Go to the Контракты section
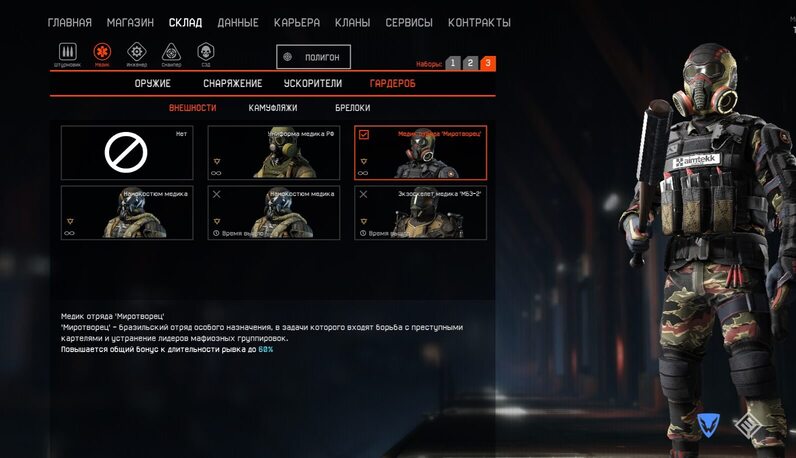The width and height of the screenshot is (796, 458). (x=479, y=22)
